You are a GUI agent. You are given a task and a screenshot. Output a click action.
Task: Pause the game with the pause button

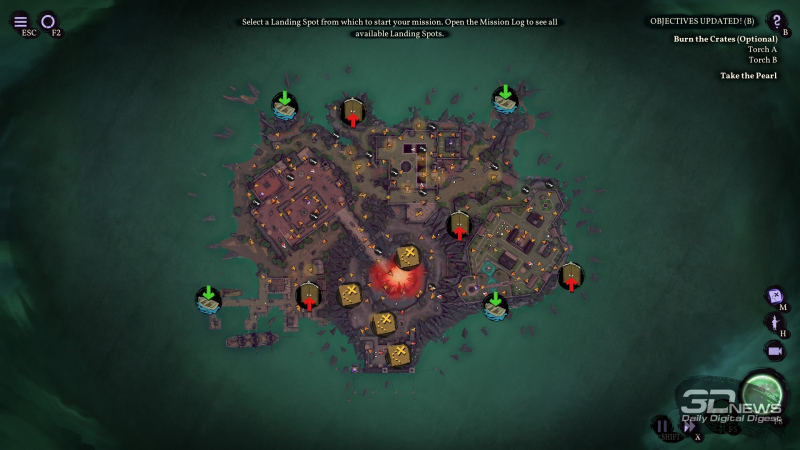point(662,426)
